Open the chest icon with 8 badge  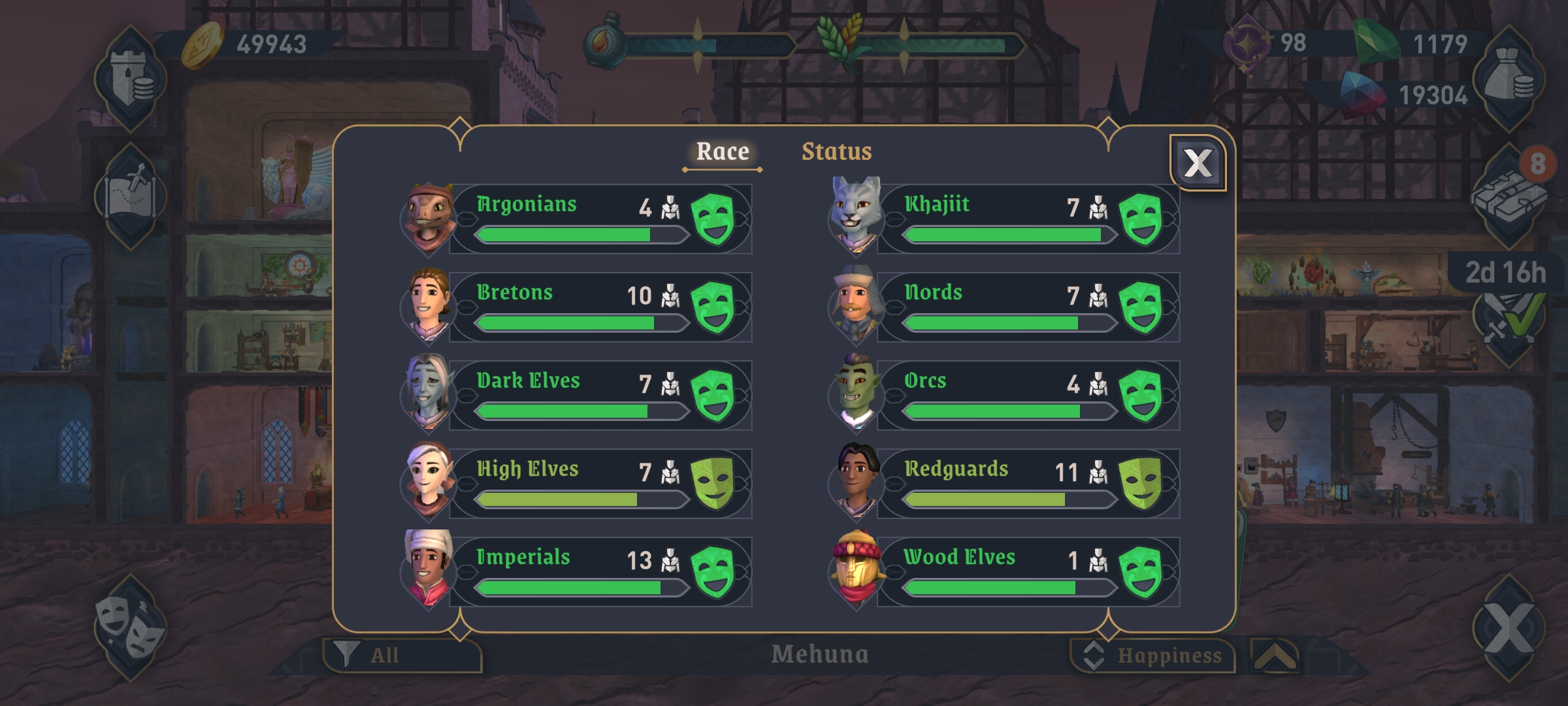(1508, 195)
